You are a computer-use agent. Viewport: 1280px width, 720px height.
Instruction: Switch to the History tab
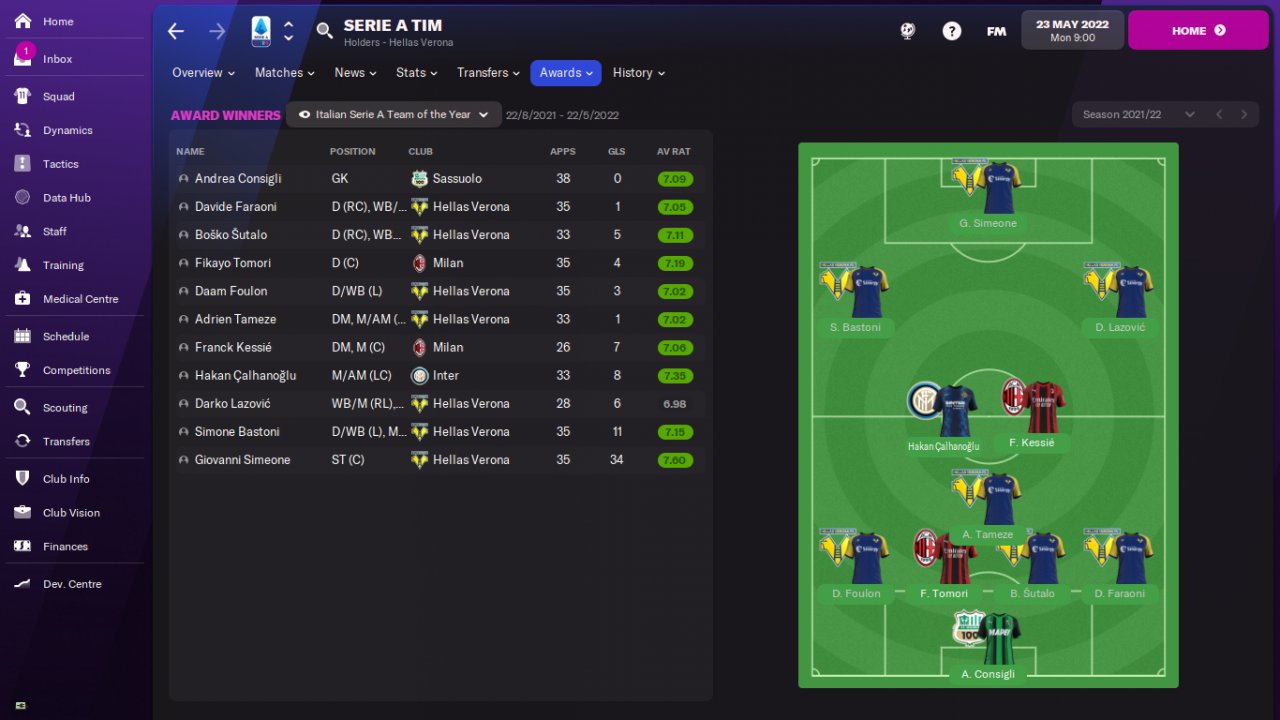point(638,73)
